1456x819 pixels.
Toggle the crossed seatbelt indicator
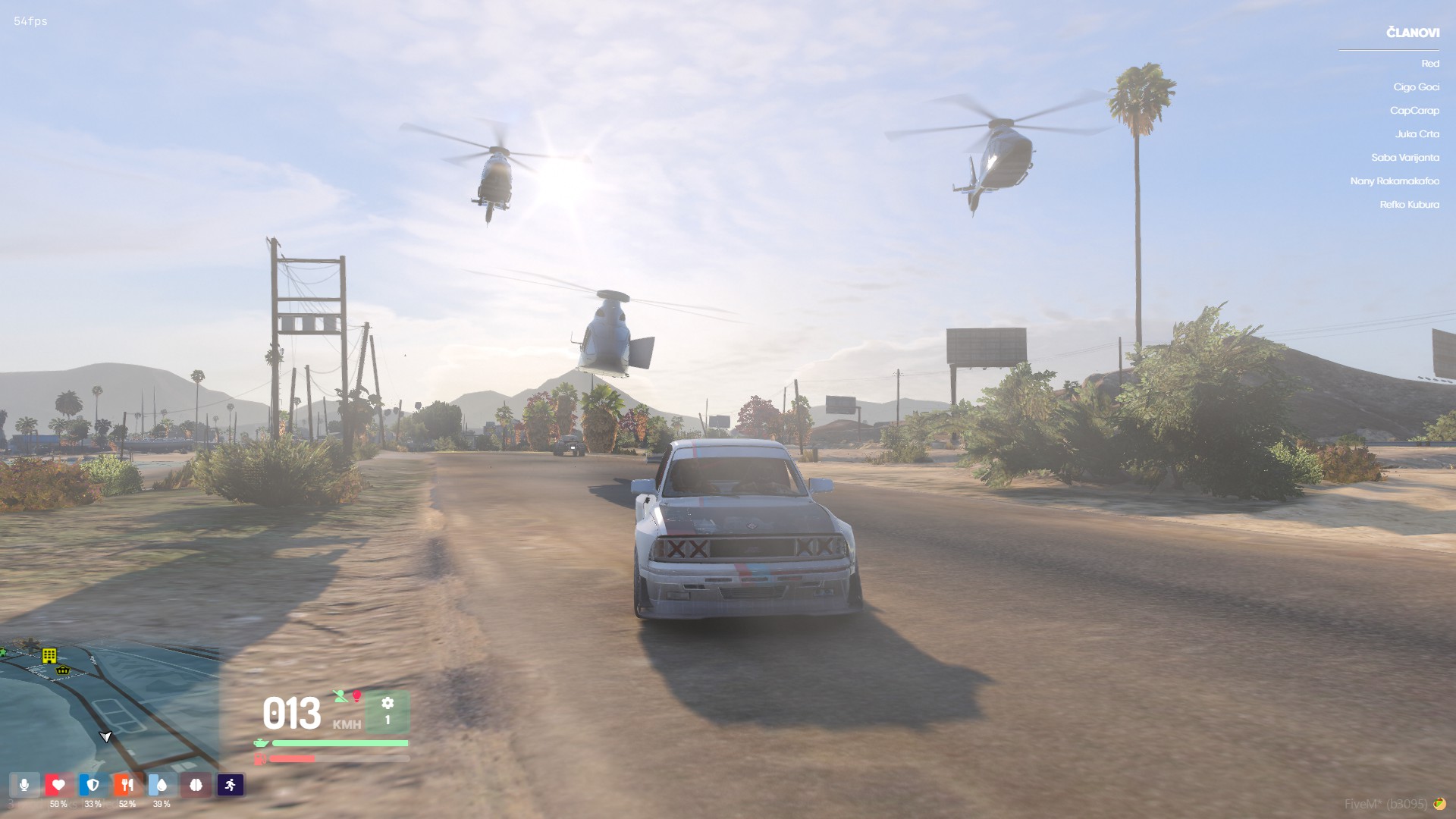click(x=340, y=696)
